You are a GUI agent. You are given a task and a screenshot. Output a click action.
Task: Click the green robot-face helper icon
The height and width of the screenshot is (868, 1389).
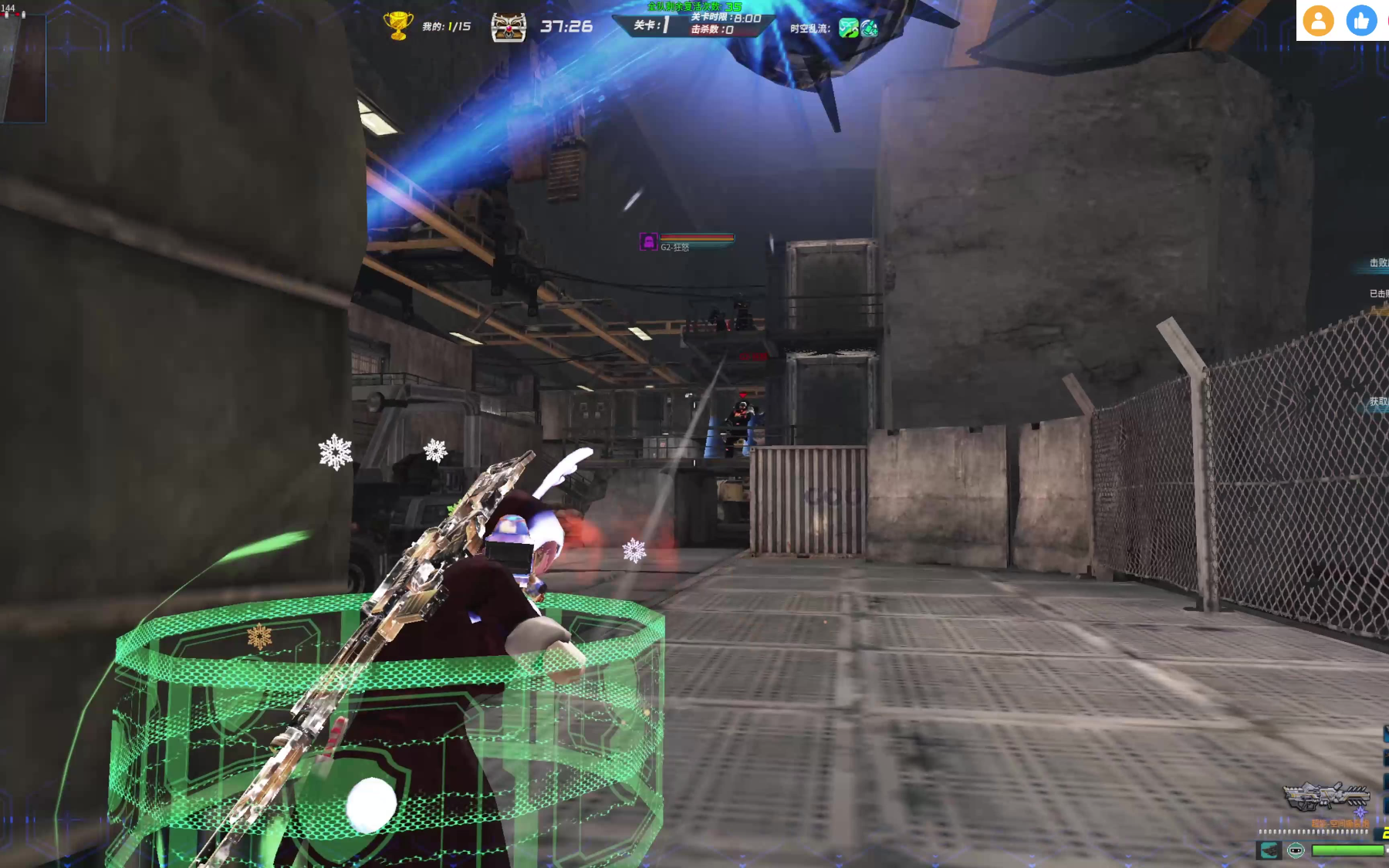point(1296,850)
